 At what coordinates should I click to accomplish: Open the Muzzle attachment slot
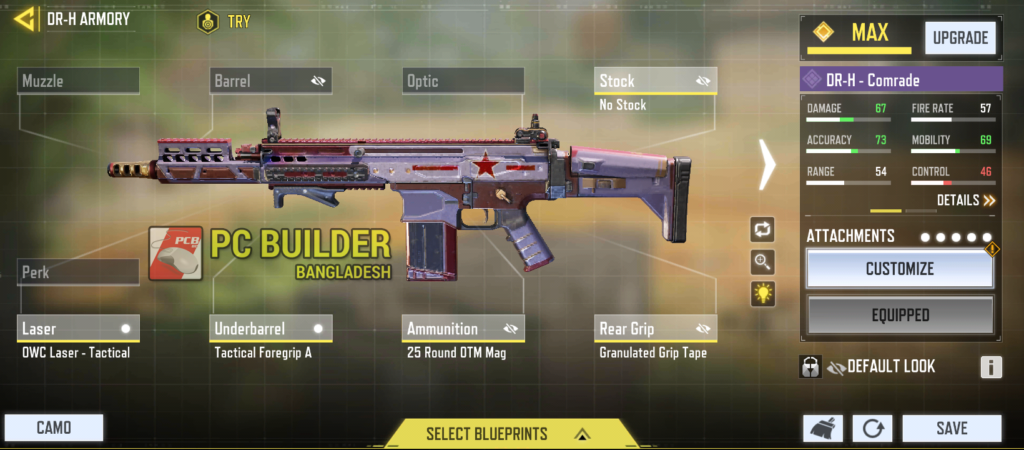click(x=78, y=81)
